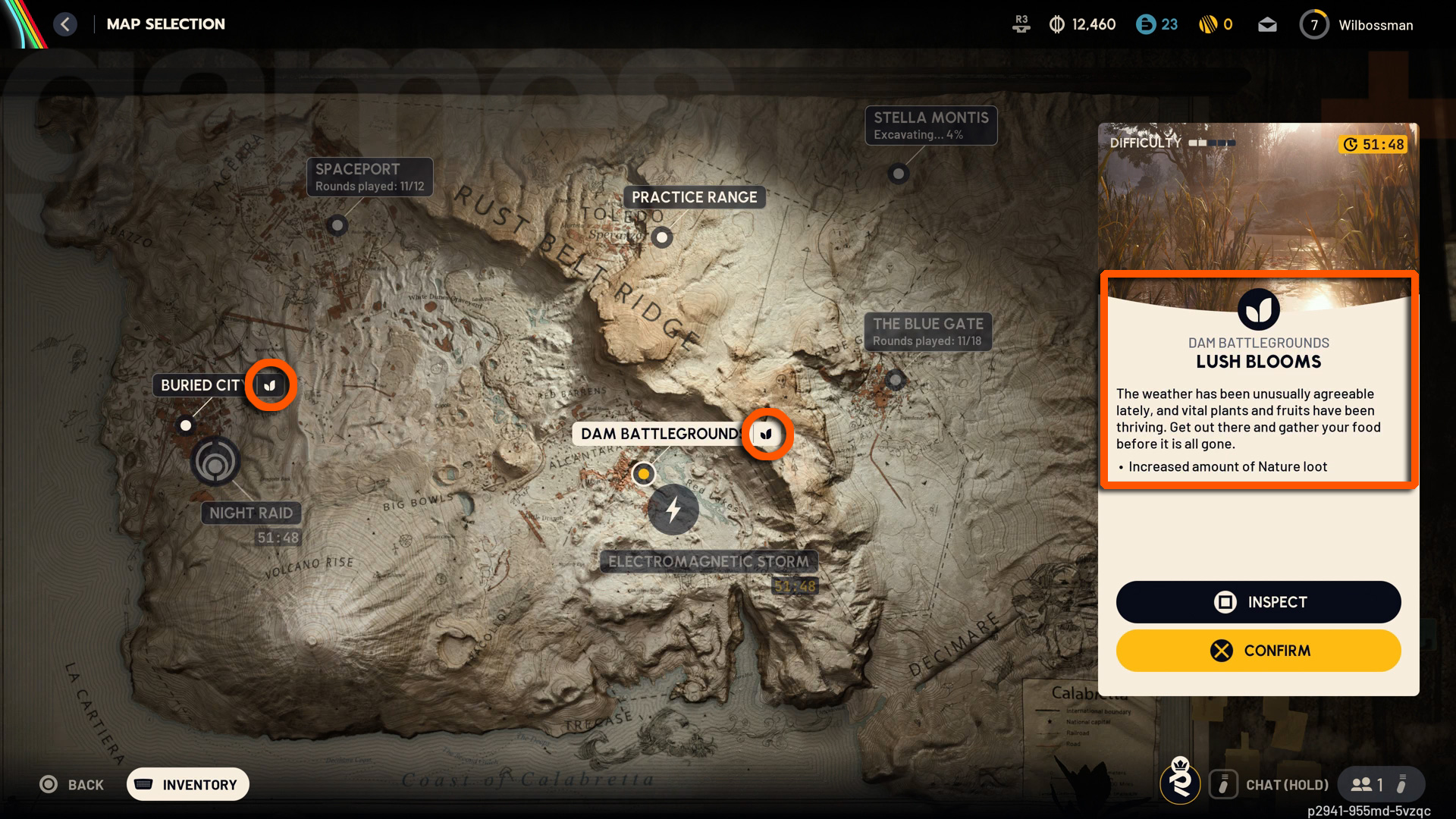Click the back arrow next to Map Selection

(x=65, y=24)
